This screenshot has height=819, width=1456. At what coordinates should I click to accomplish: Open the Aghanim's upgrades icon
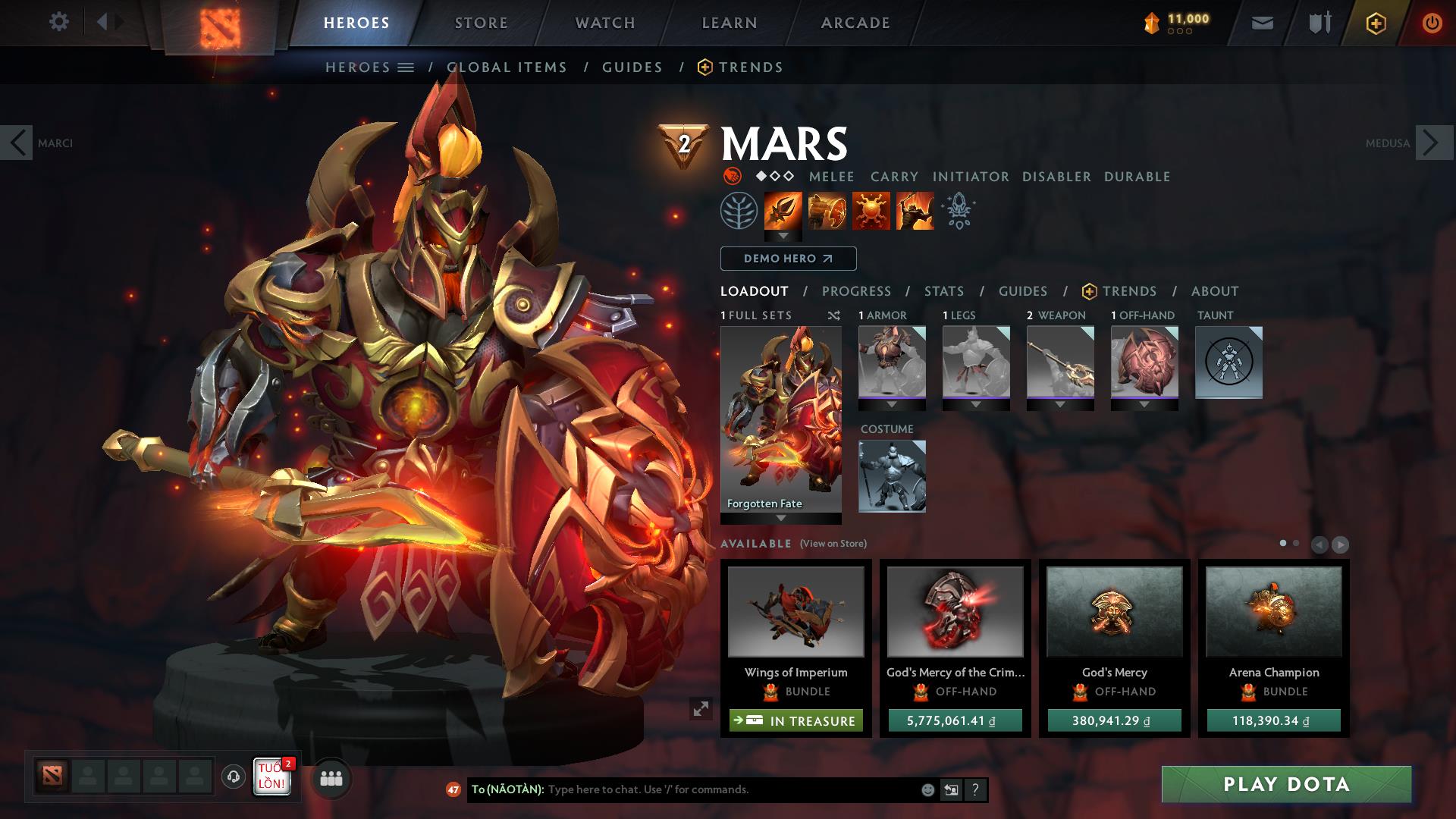[x=958, y=211]
